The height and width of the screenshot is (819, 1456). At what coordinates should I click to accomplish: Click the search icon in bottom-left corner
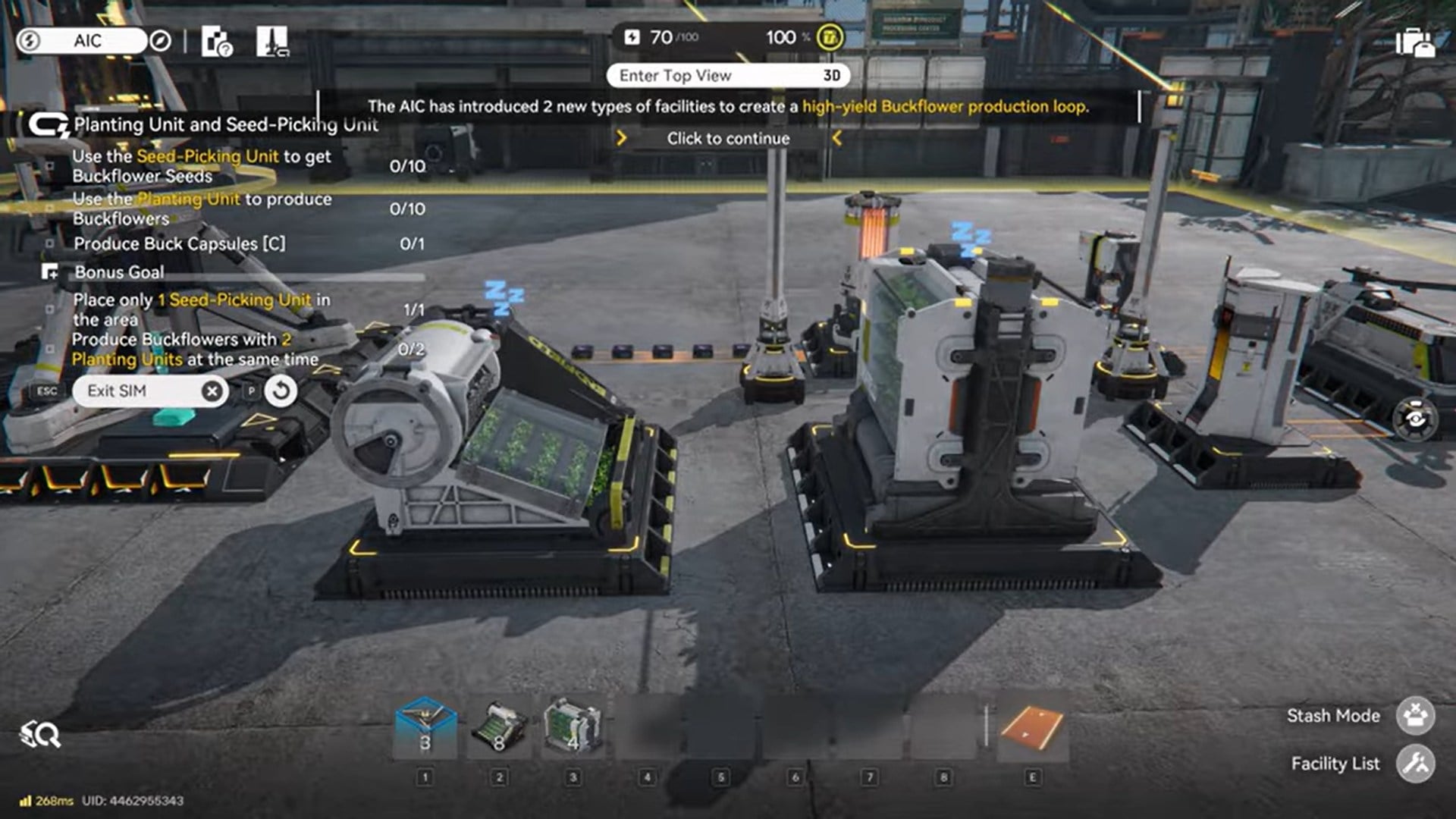[40, 734]
